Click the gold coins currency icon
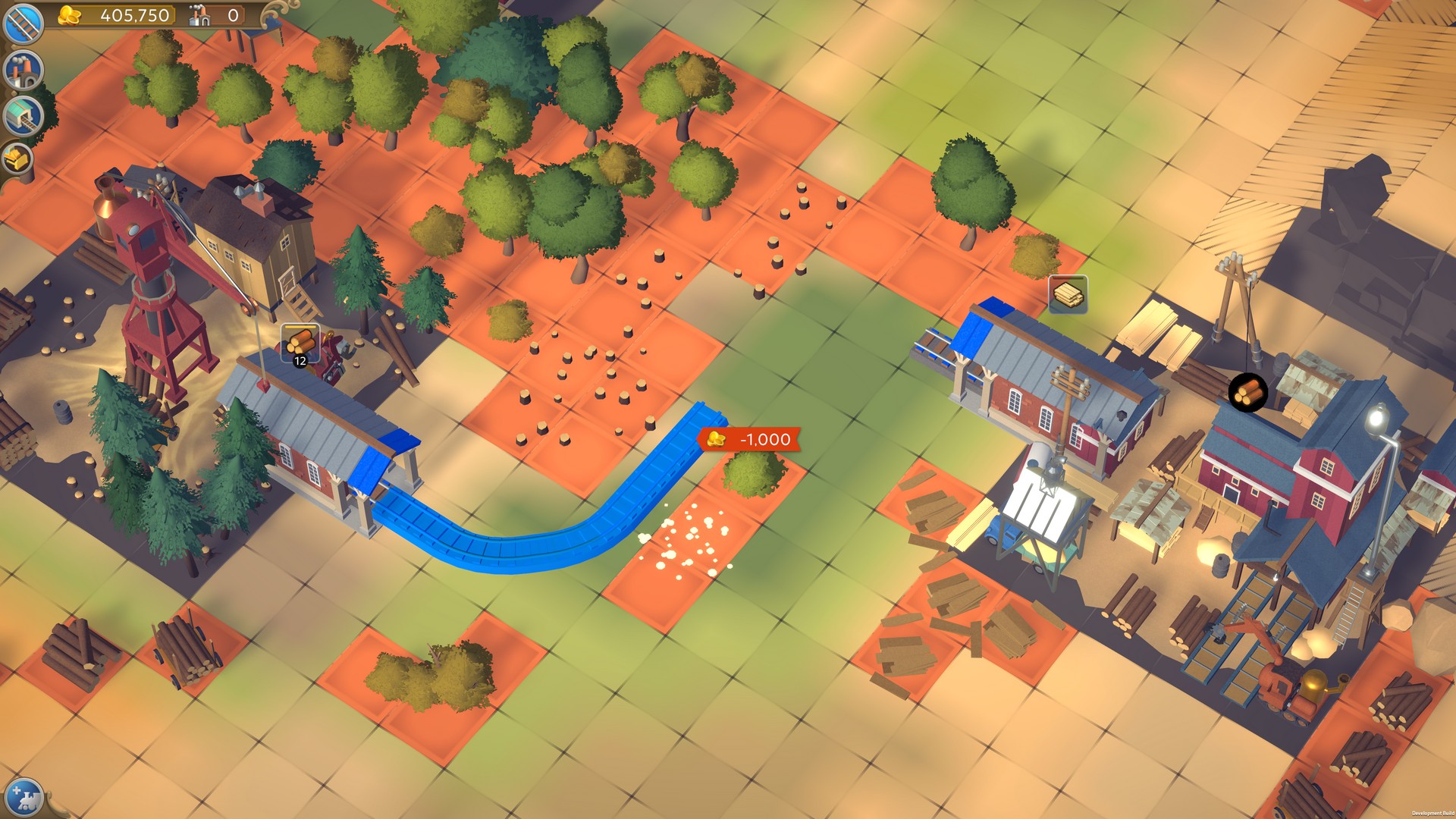Image resolution: width=1456 pixels, height=819 pixels. coord(70,16)
